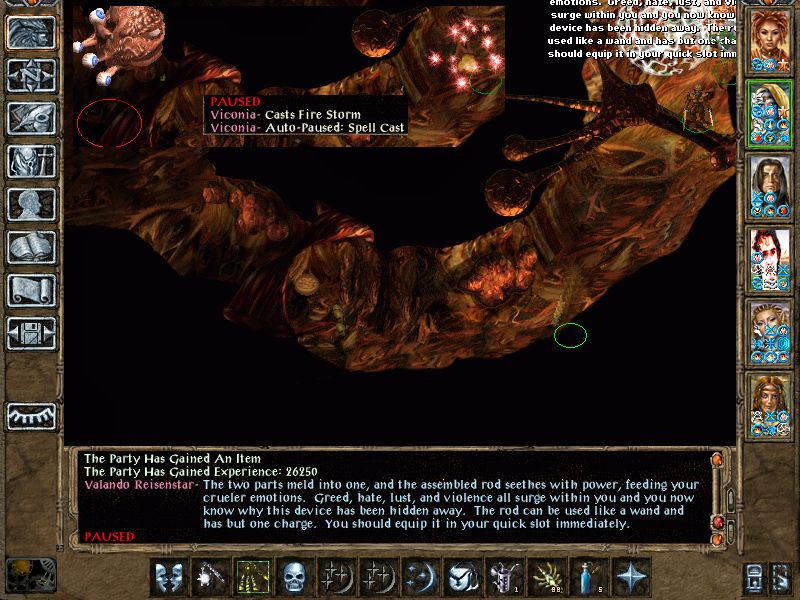Open the inventory screen
Viewport: 800px width, 600px height.
(x=32, y=161)
